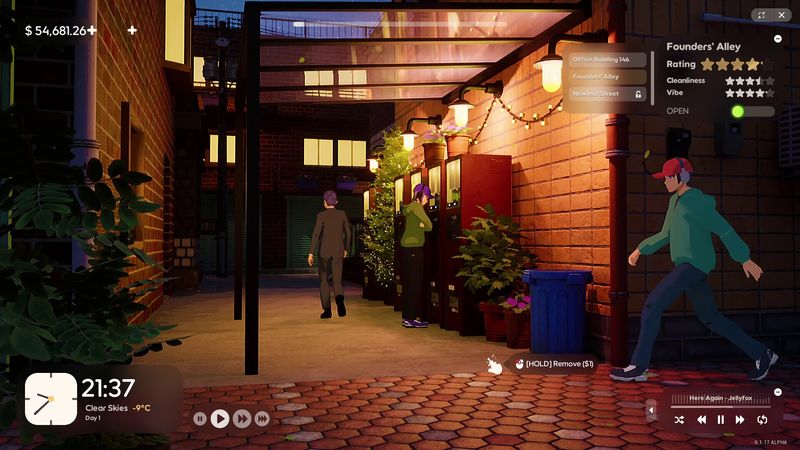Viewport: 800px width, 450px height.
Task: Click the music player's left arrow tab
Action: click(x=652, y=409)
